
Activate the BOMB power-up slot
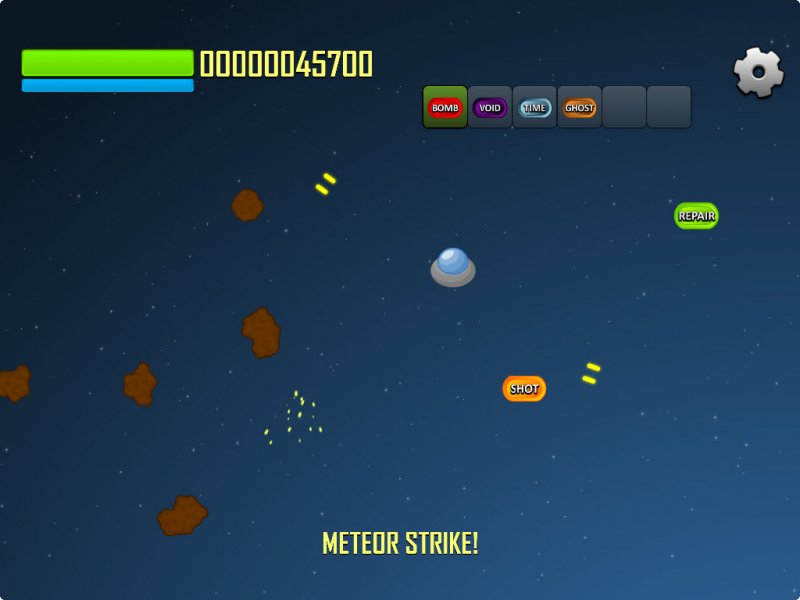click(445, 107)
